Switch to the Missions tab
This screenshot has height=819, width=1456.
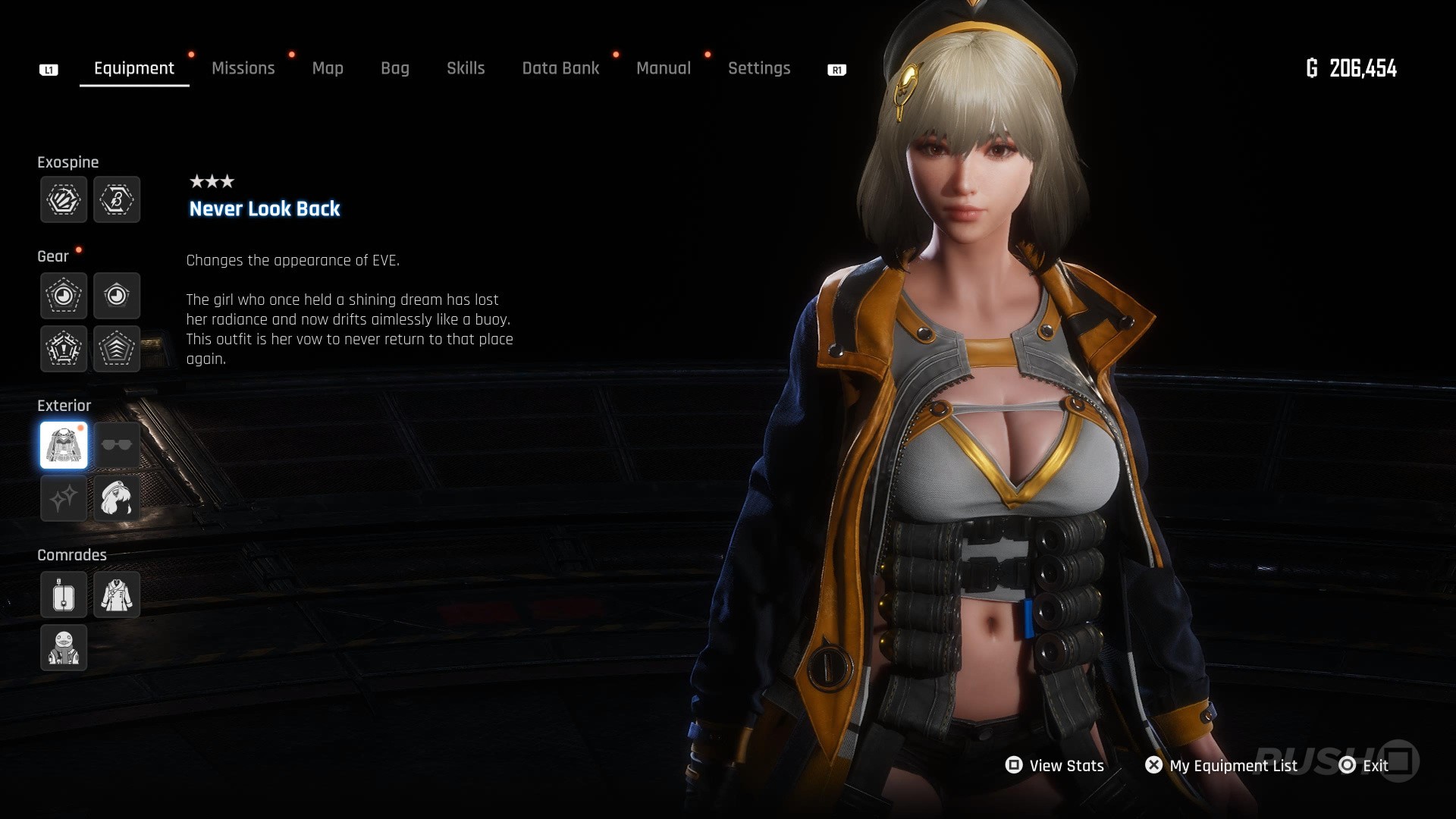[x=243, y=68]
